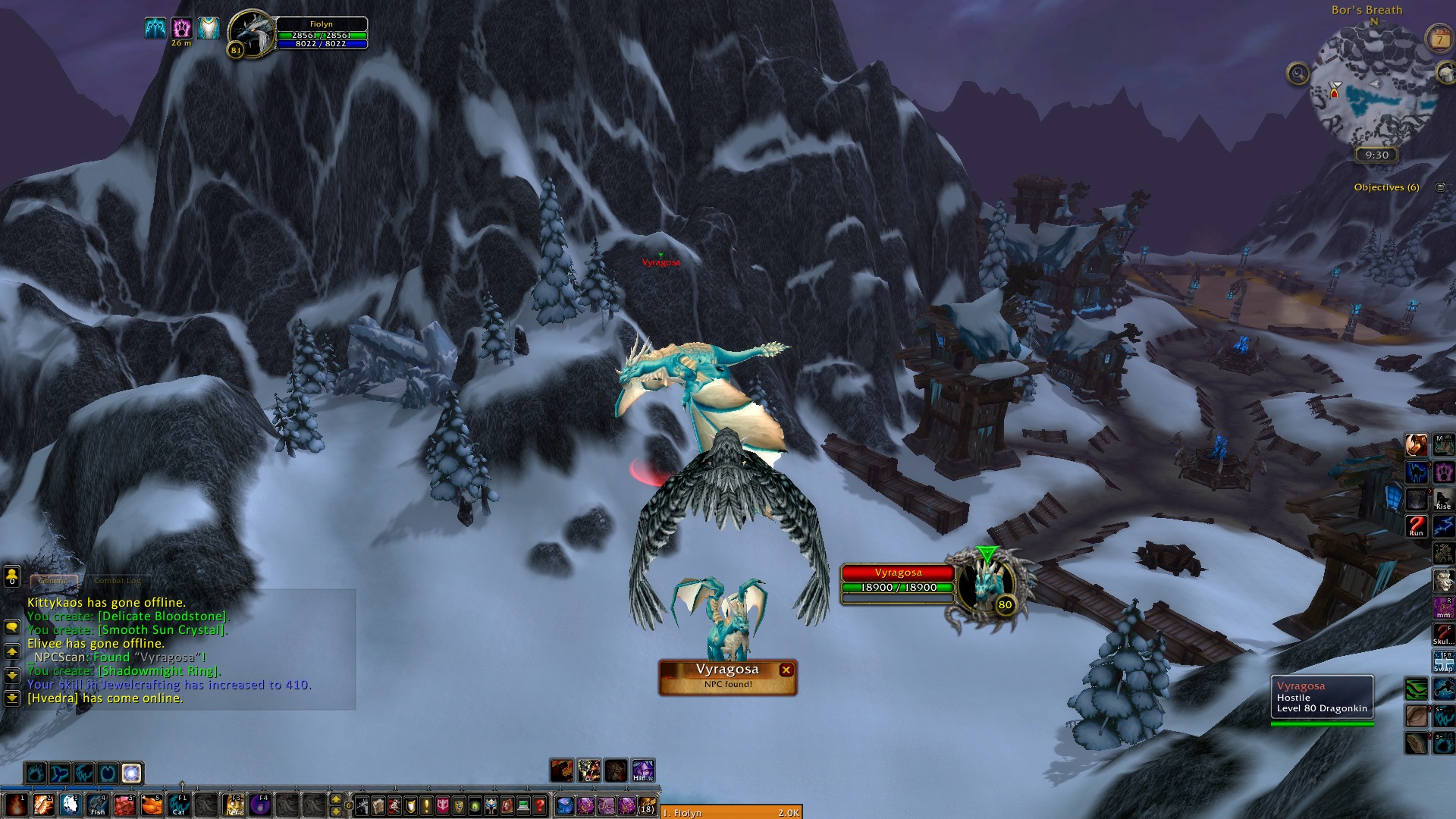
Task: Click the Bor's Breath minimap
Action: (1373, 86)
